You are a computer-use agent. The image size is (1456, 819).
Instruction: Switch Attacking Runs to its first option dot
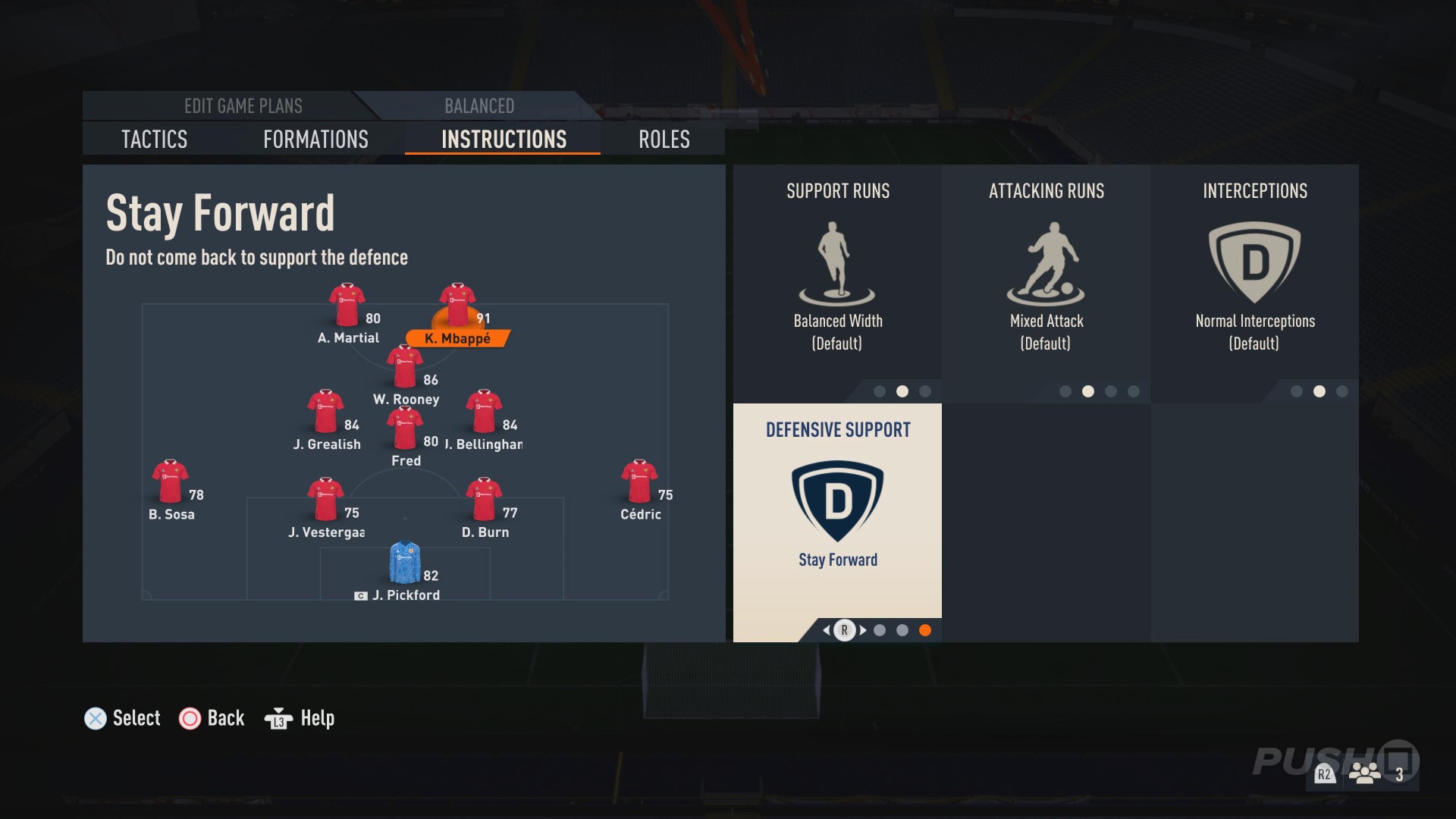pos(1065,392)
